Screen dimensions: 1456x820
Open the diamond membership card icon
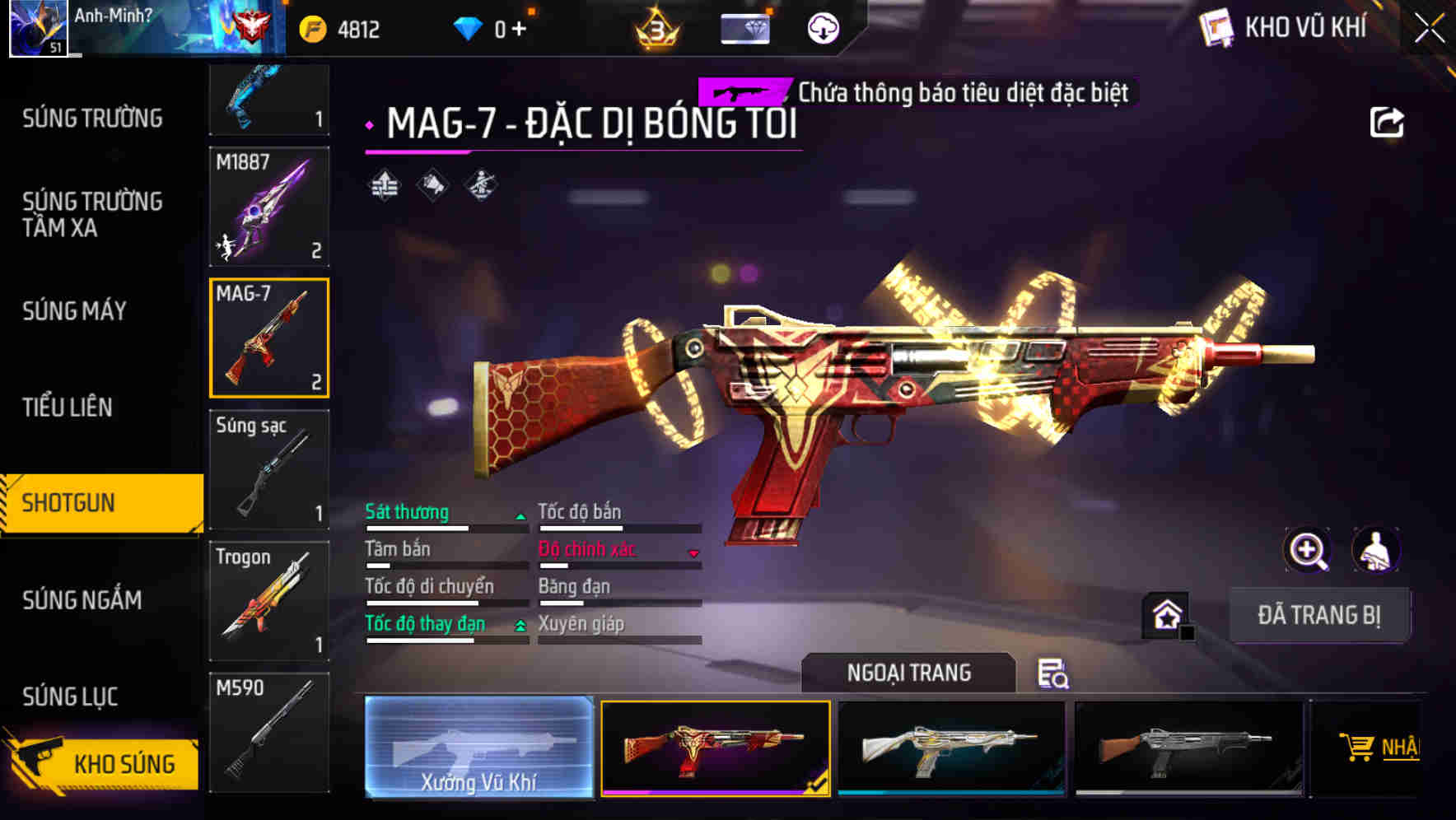745,27
